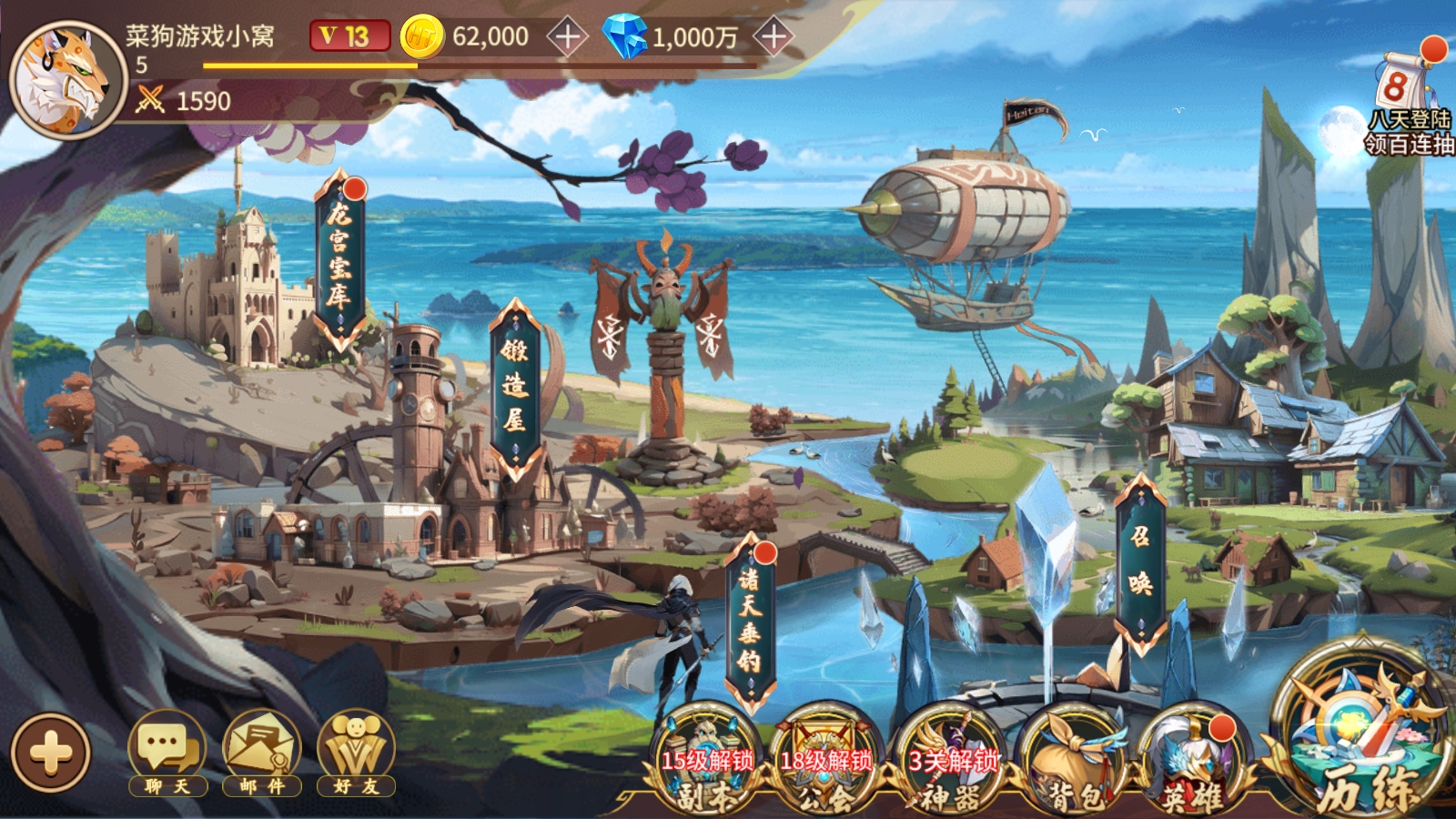The image size is (1456, 819).
Task: Tap the V13 VIP badge
Action: (x=349, y=36)
